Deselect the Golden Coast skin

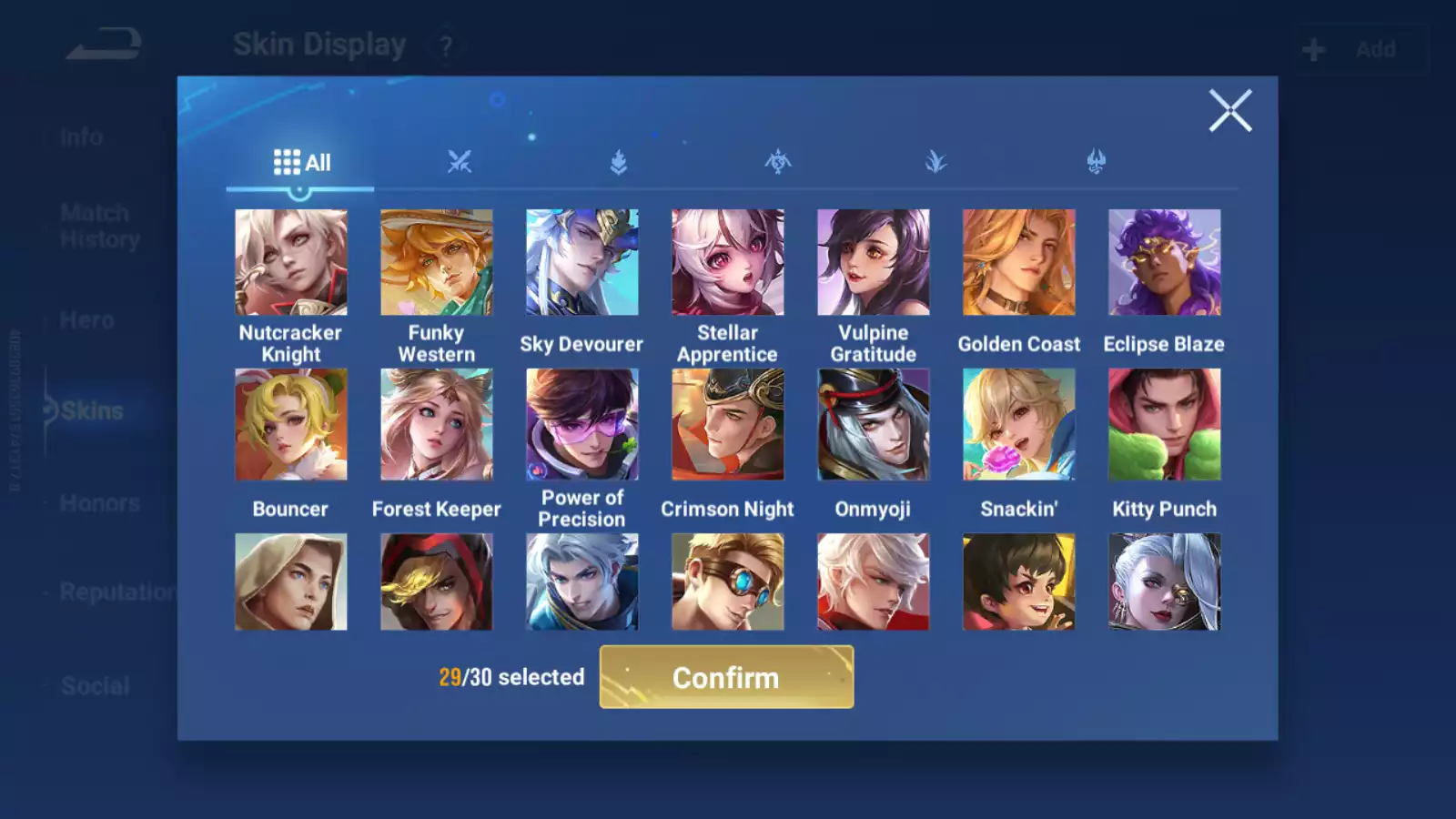(x=1019, y=262)
